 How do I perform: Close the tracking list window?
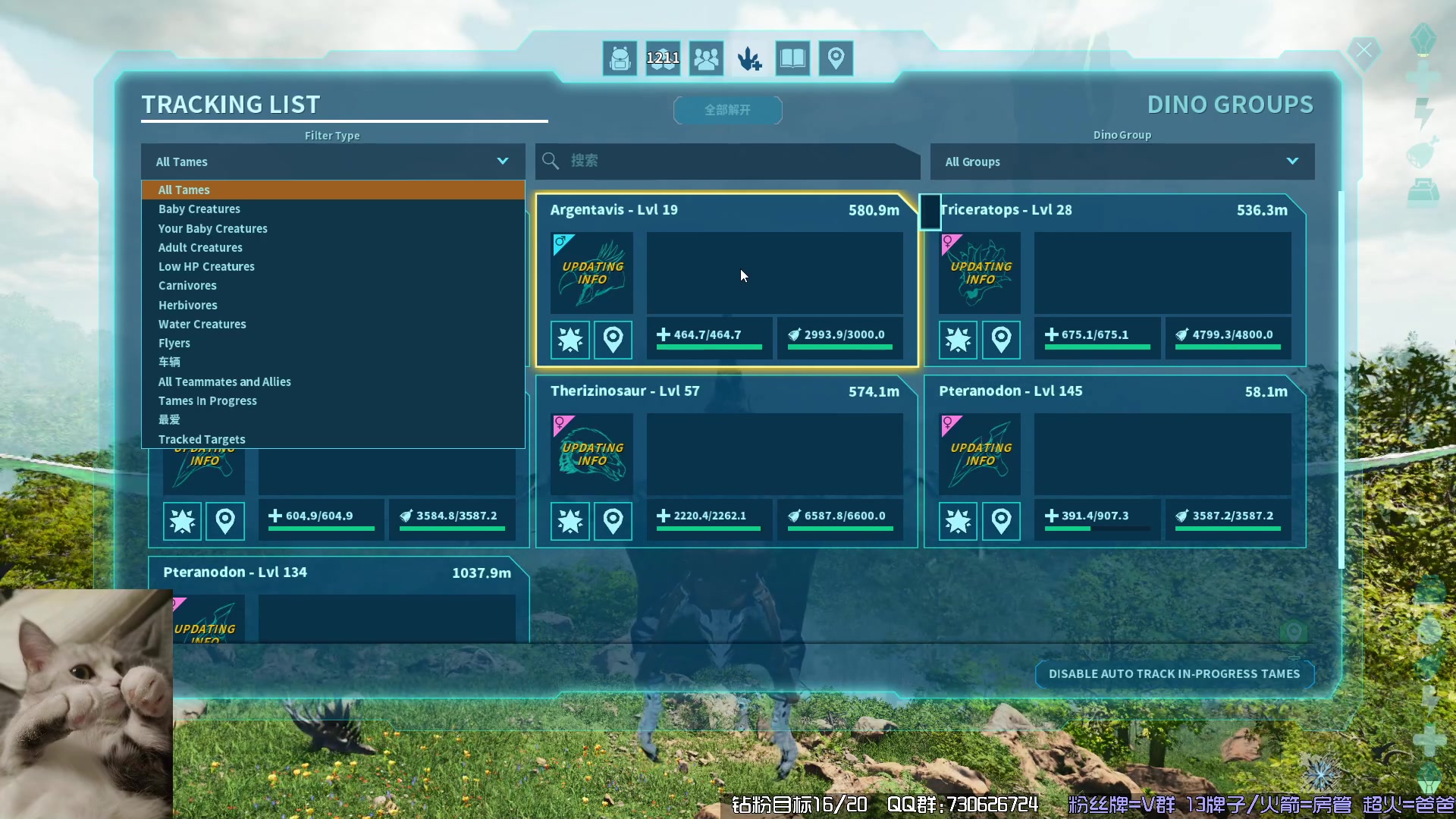click(x=1363, y=51)
